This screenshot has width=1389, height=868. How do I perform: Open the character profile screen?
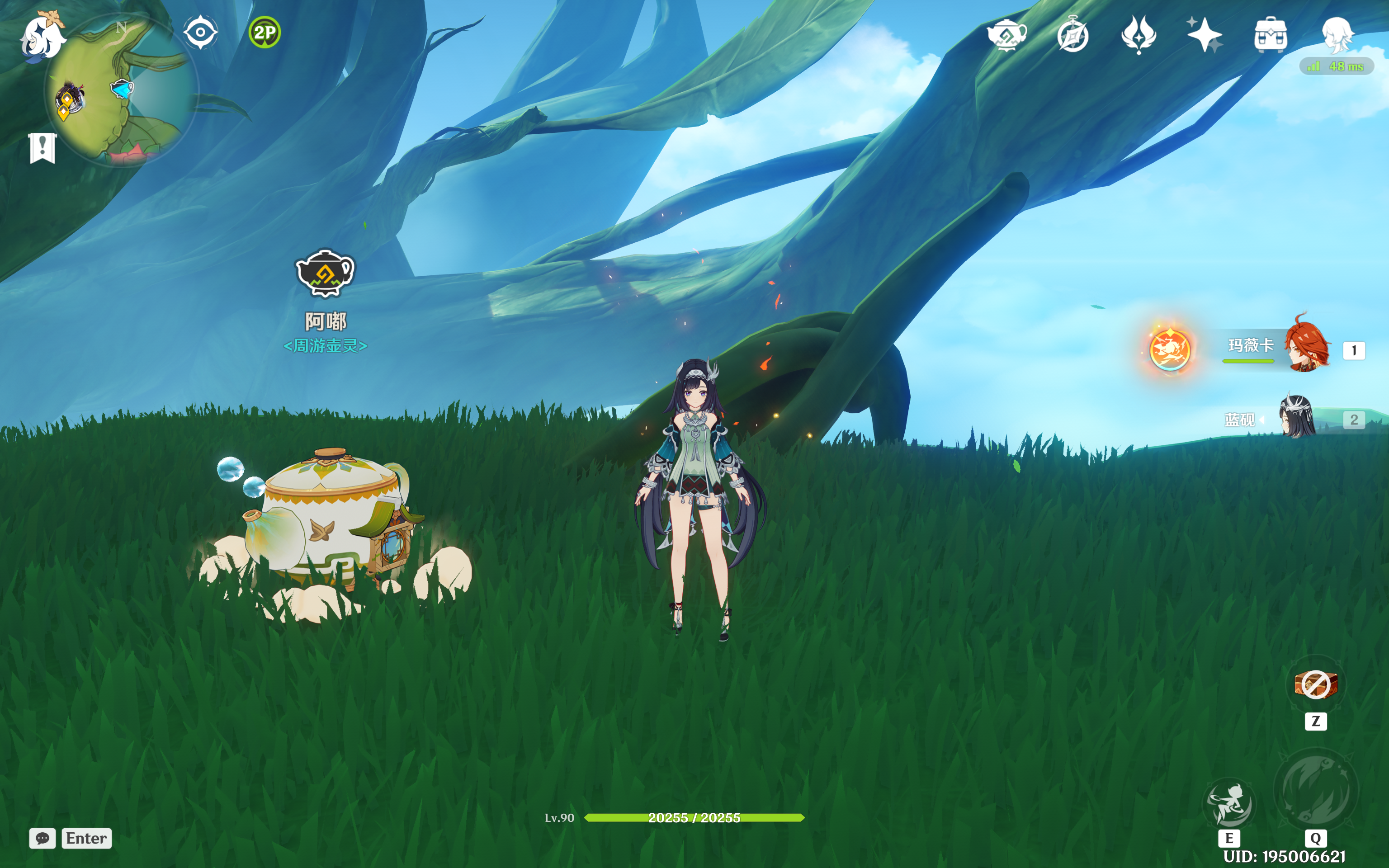(1337, 34)
